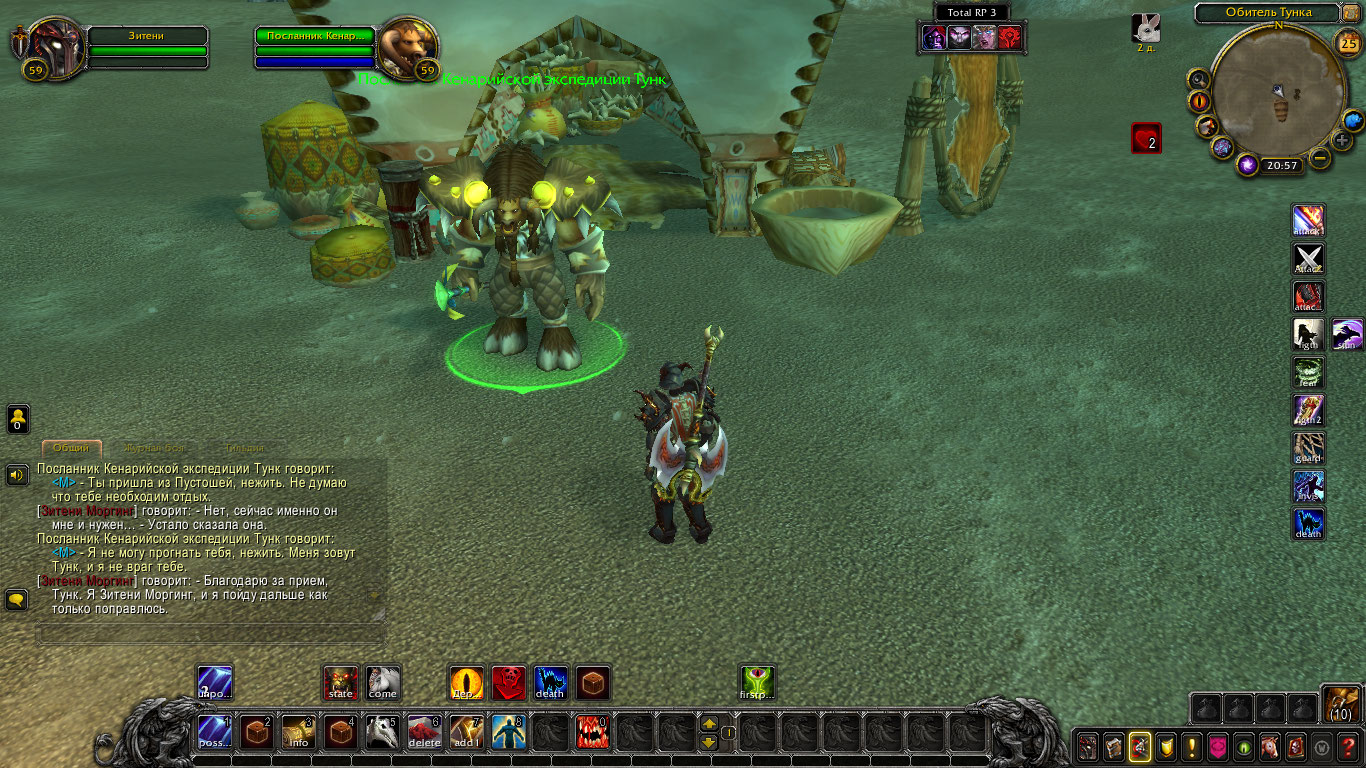The image size is (1366, 768).
Task: Activate the red fanged mouth ability
Action: click(x=592, y=733)
